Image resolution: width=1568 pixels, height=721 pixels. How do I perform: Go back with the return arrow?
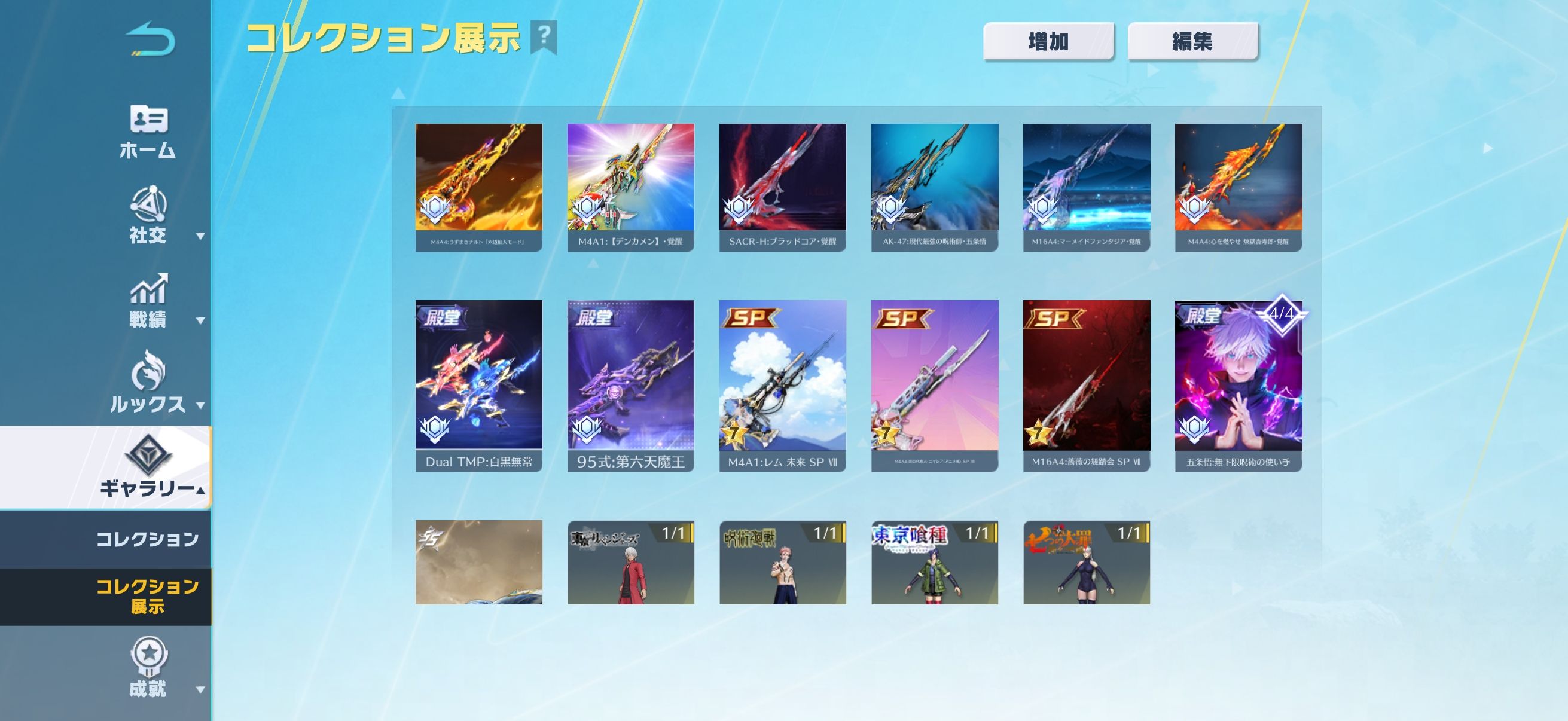pyautogui.click(x=150, y=39)
